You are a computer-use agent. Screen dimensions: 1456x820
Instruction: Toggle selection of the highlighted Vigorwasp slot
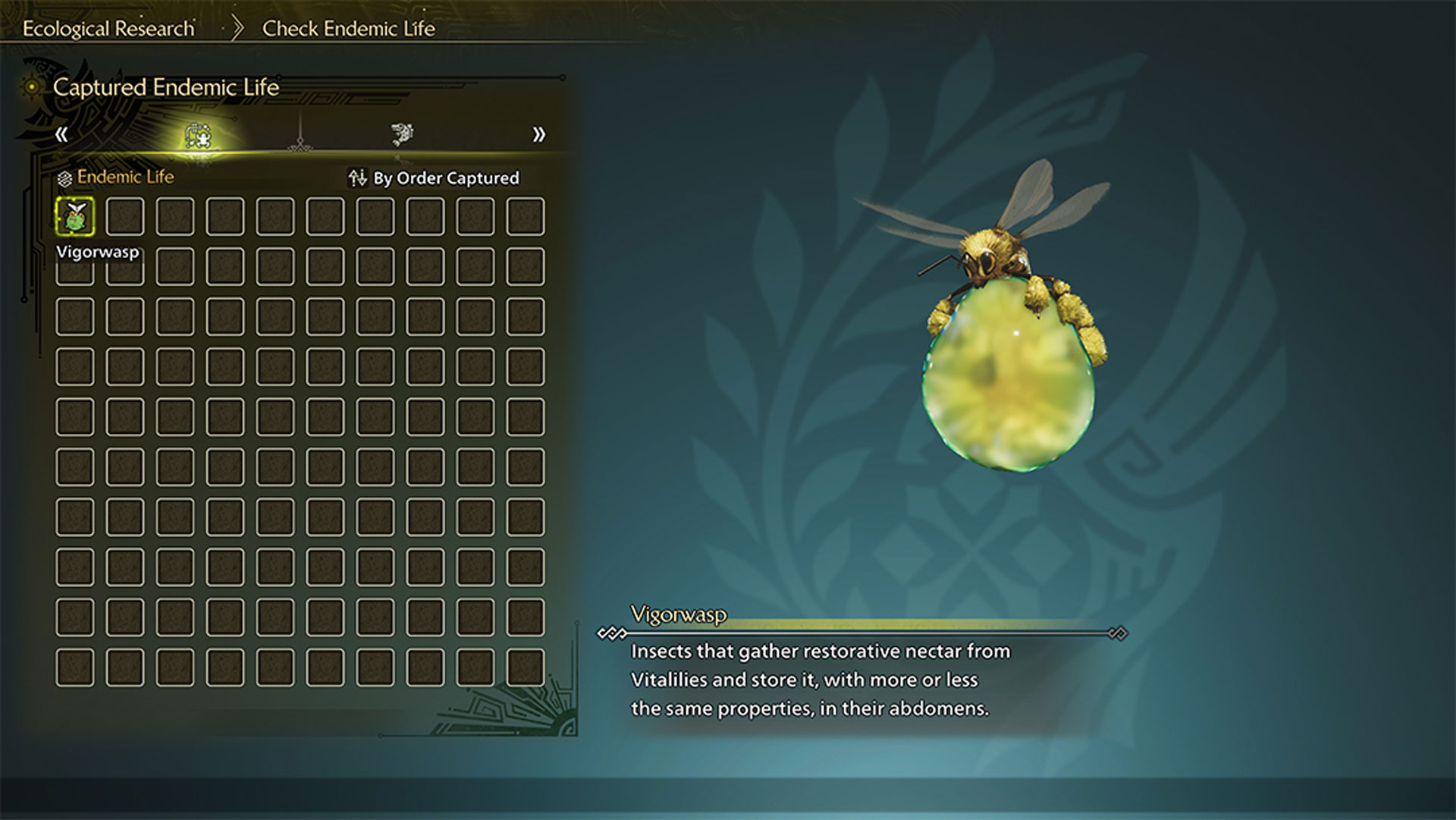pyautogui.click(x=74, y=216)
